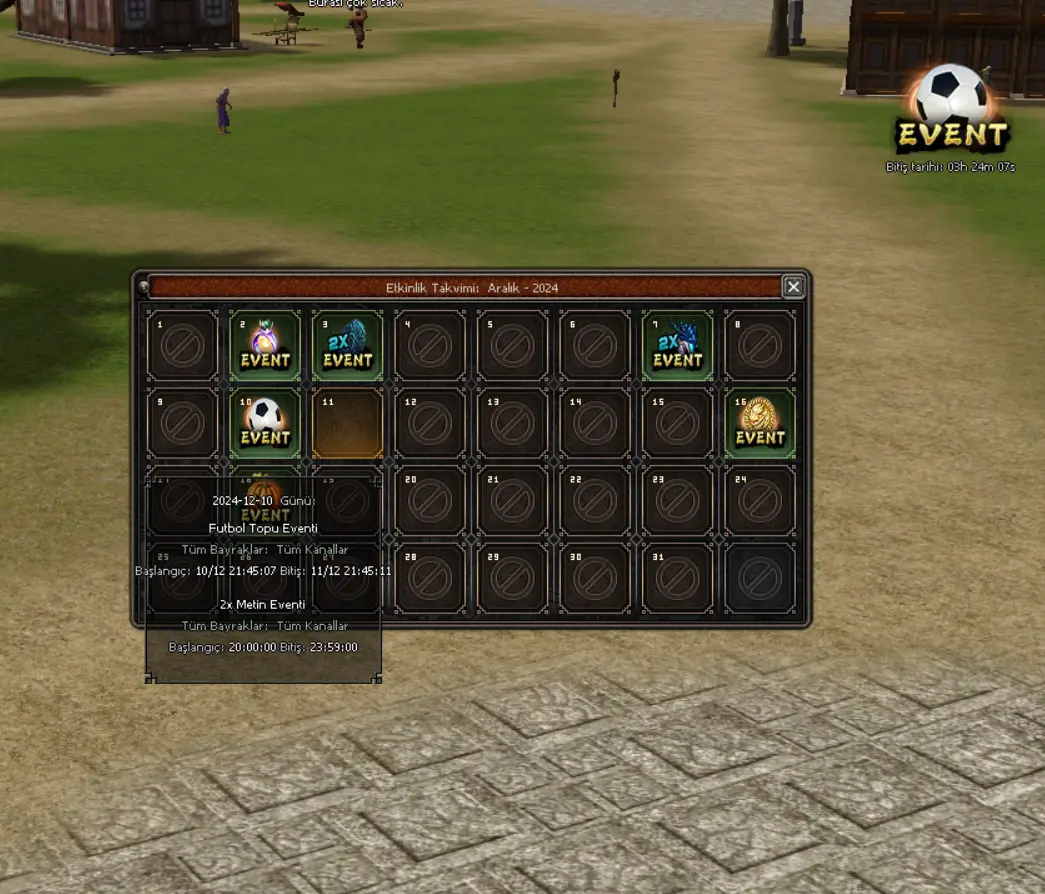Choose the day 20 calendar cell
1045x894 pixels.
(x=430, y=501)
